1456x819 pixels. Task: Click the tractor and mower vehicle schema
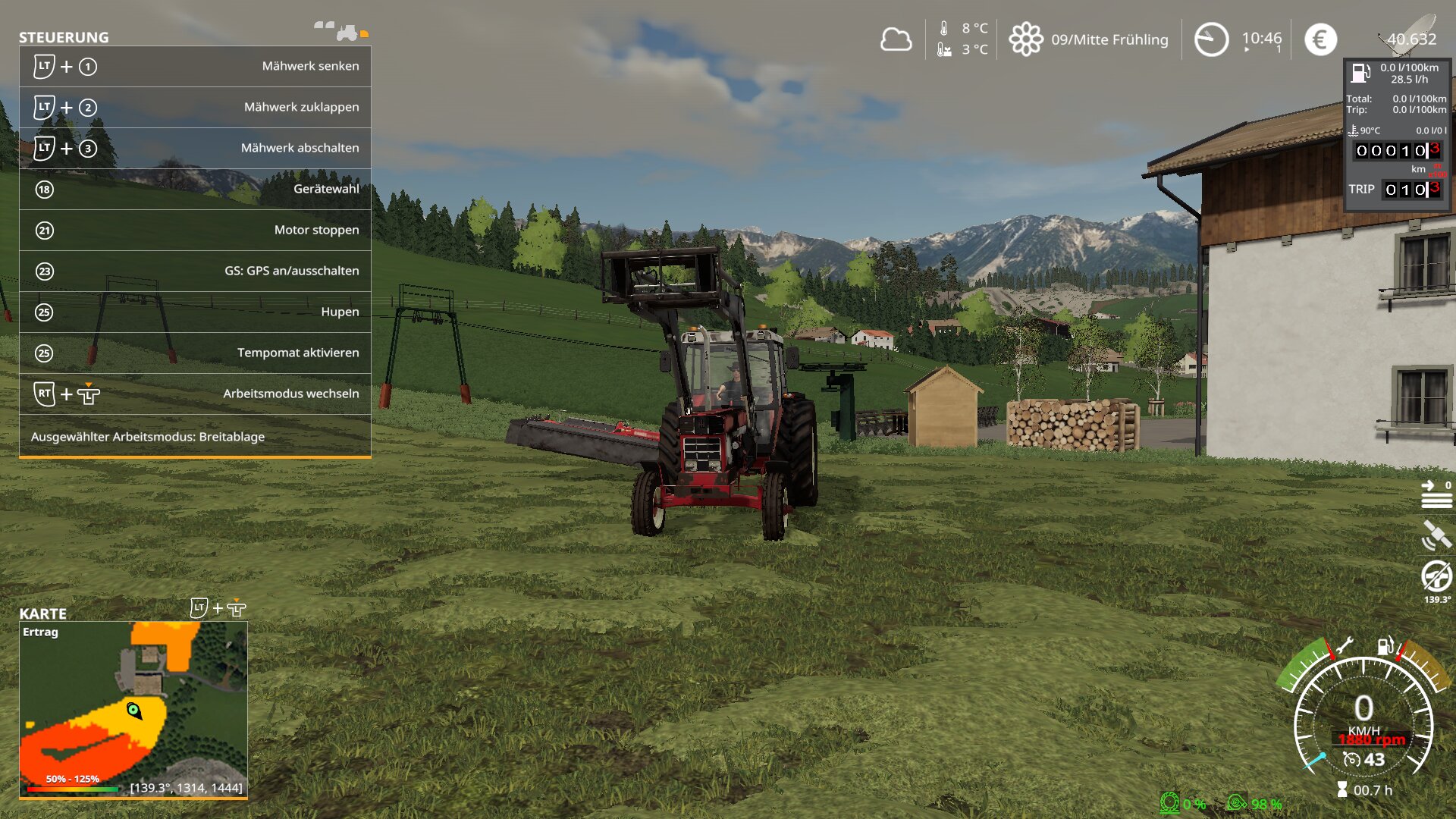341,31
